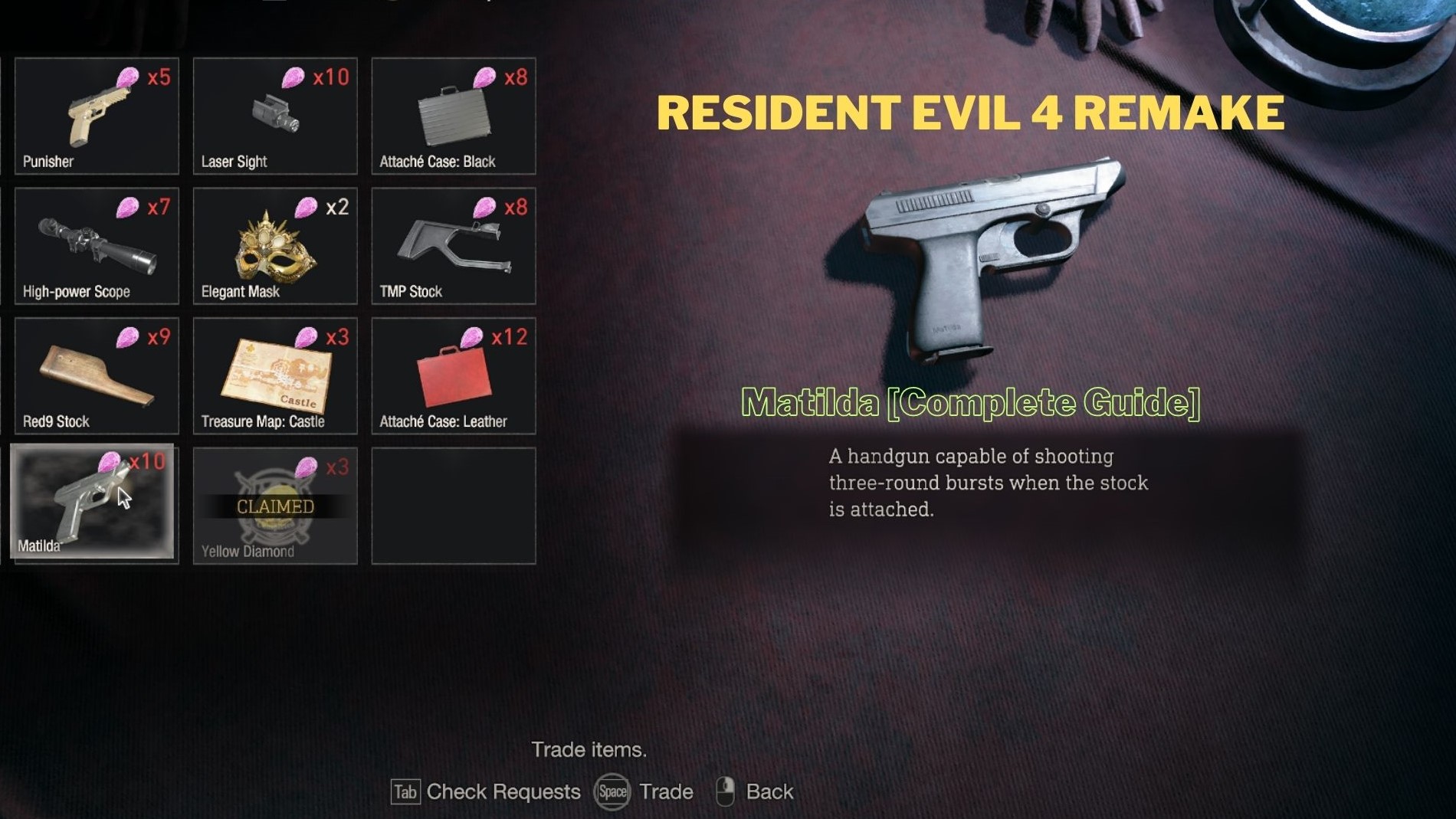Viewport: 1456px width, 819px height.
Task: Select the Elegant Mask item
Action: click(274, 245)
